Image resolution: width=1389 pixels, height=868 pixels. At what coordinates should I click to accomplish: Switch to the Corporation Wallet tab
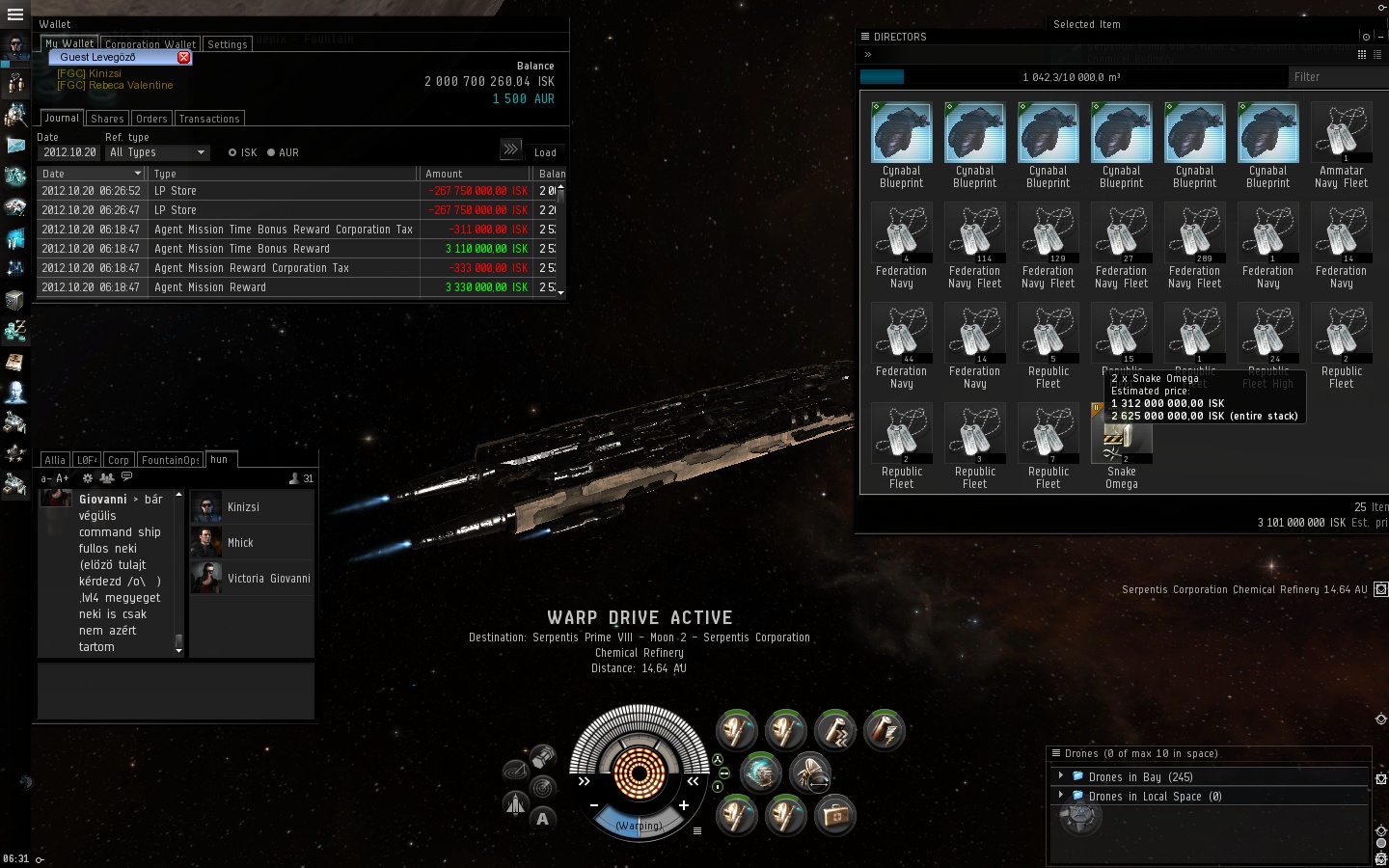coord(150,44)
